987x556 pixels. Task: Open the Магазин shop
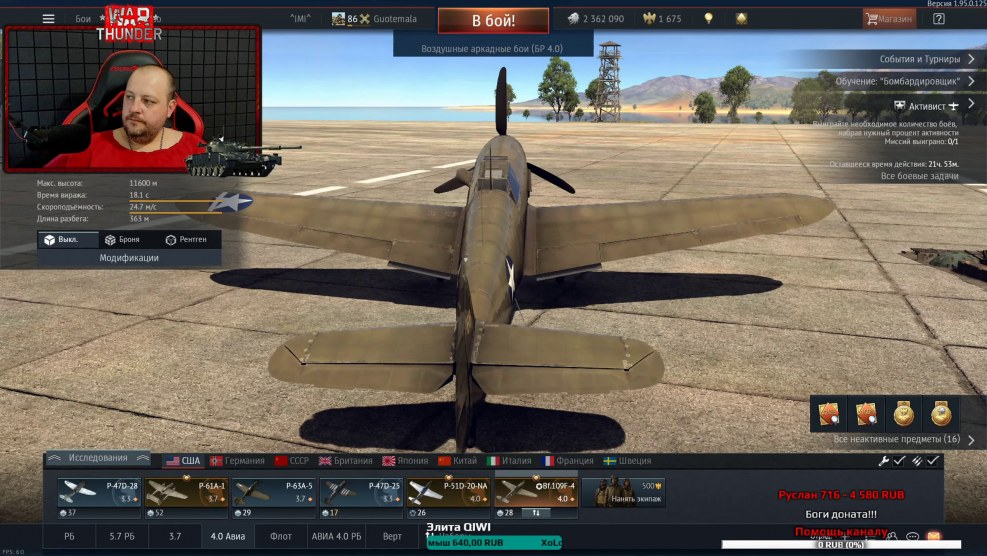889,18
